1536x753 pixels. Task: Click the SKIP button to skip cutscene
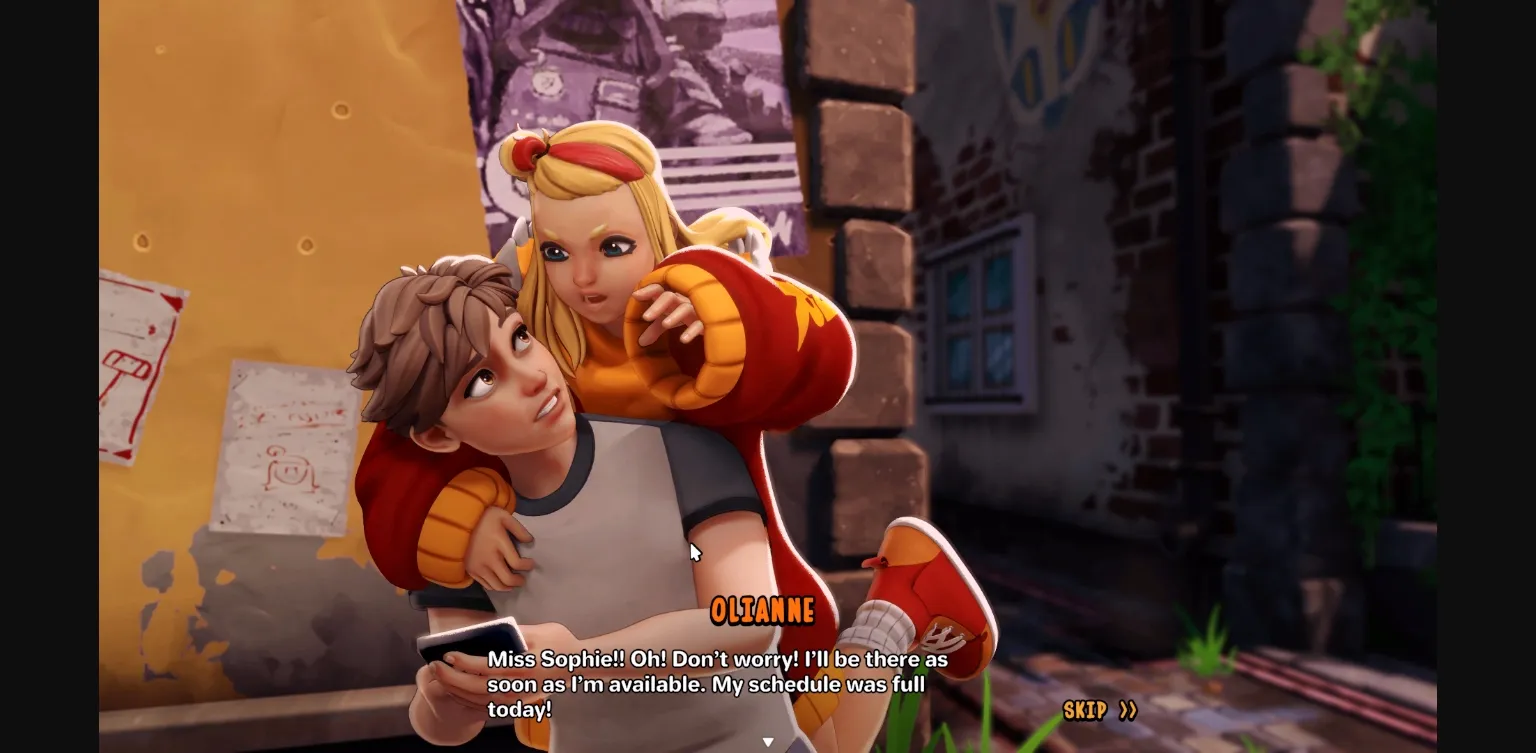pyautogui.click(x=1085, y=711)
